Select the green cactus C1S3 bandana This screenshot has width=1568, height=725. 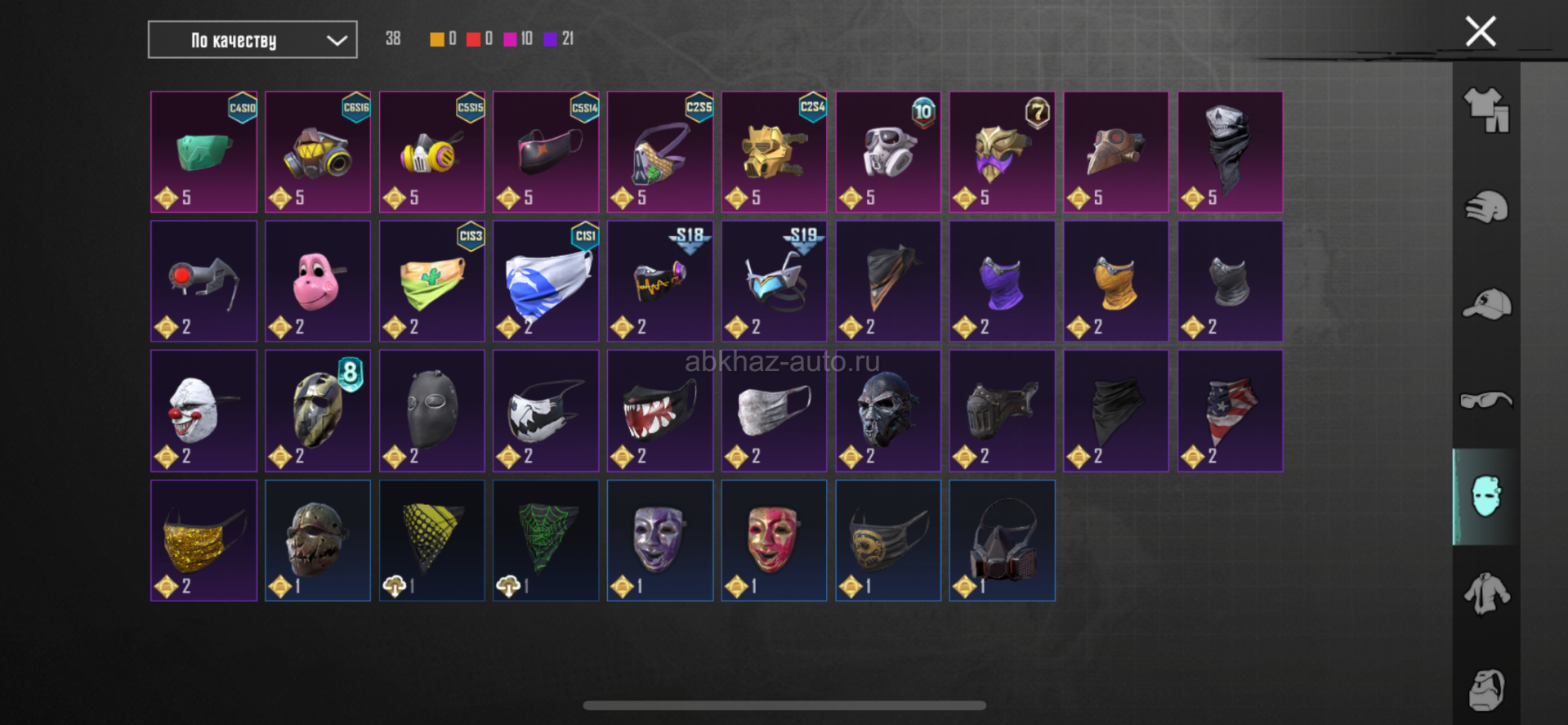click(431, 281)
